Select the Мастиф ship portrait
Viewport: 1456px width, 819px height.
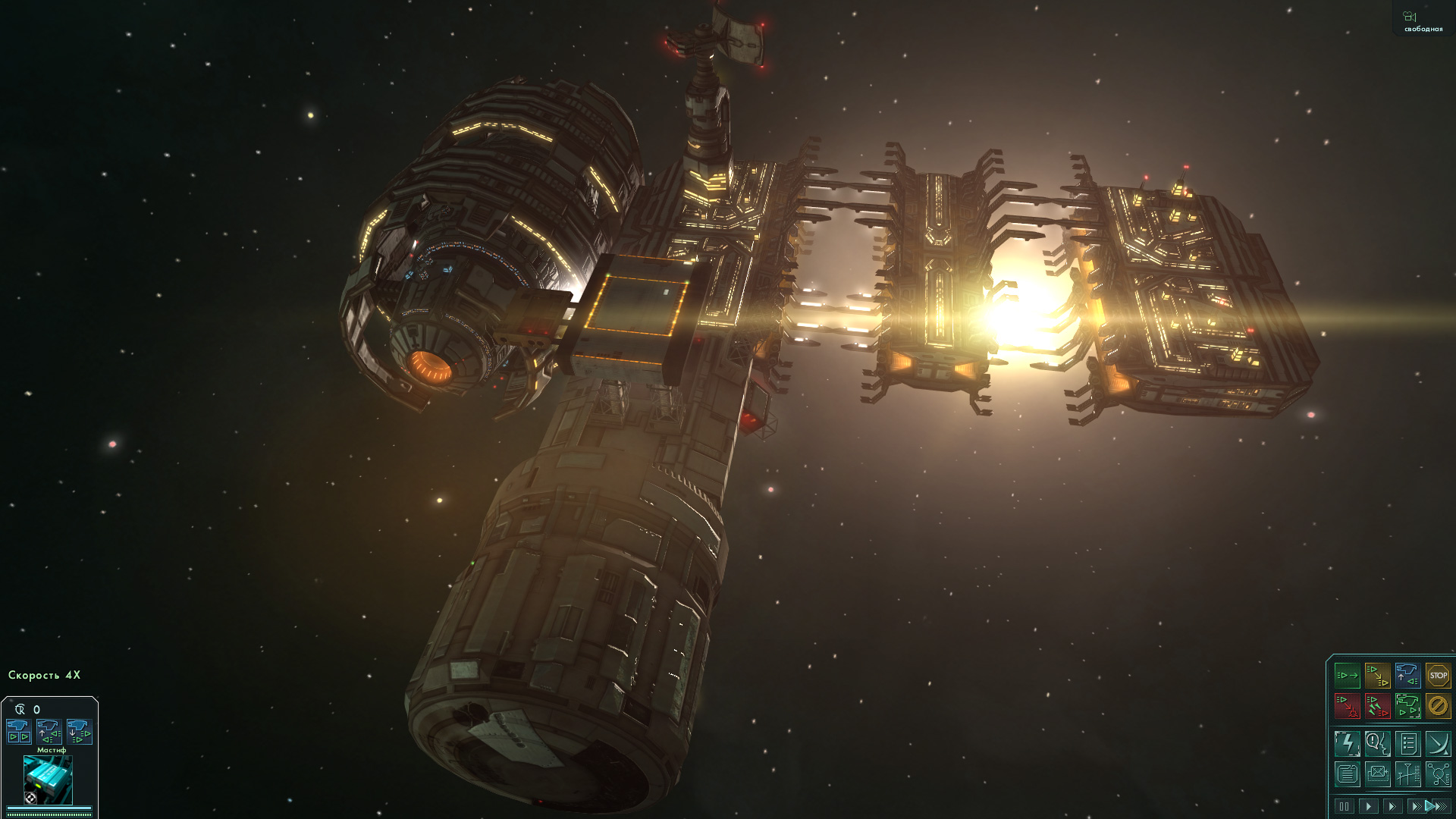(48, 779)
